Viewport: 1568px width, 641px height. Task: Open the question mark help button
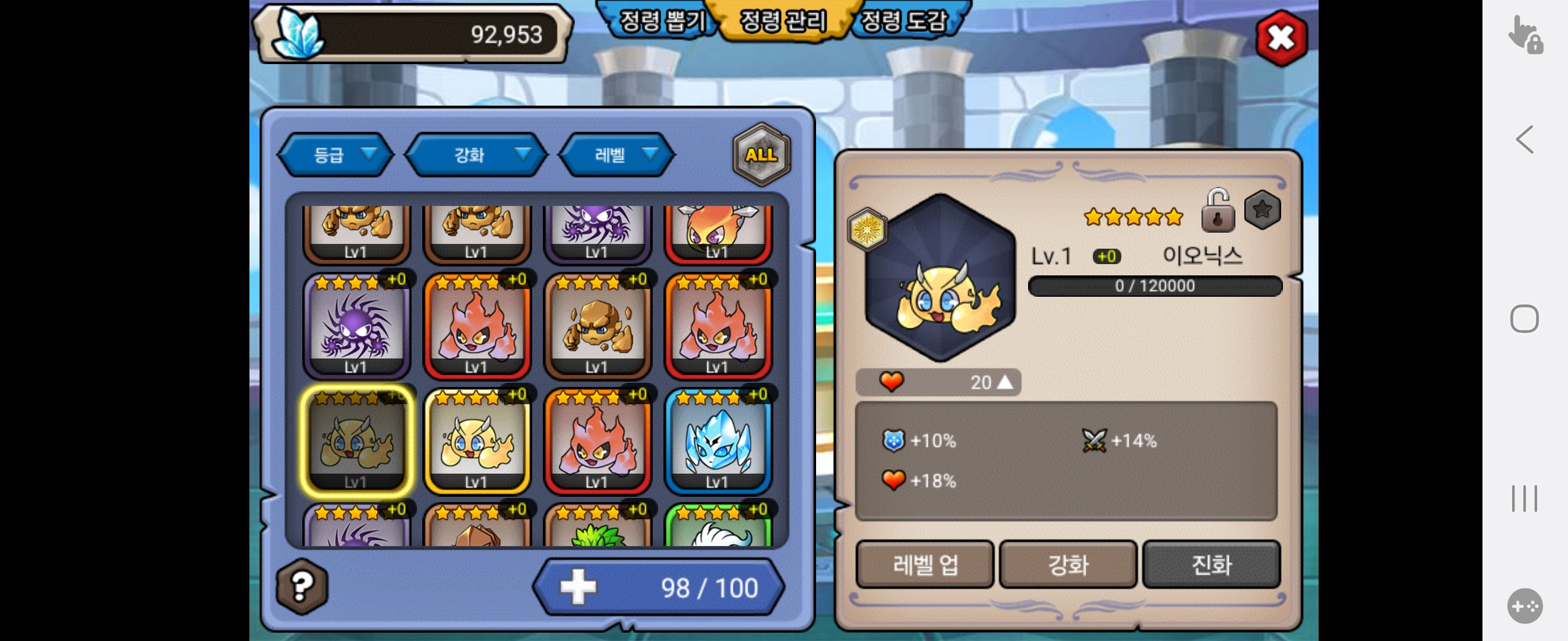tap(302, 586)
